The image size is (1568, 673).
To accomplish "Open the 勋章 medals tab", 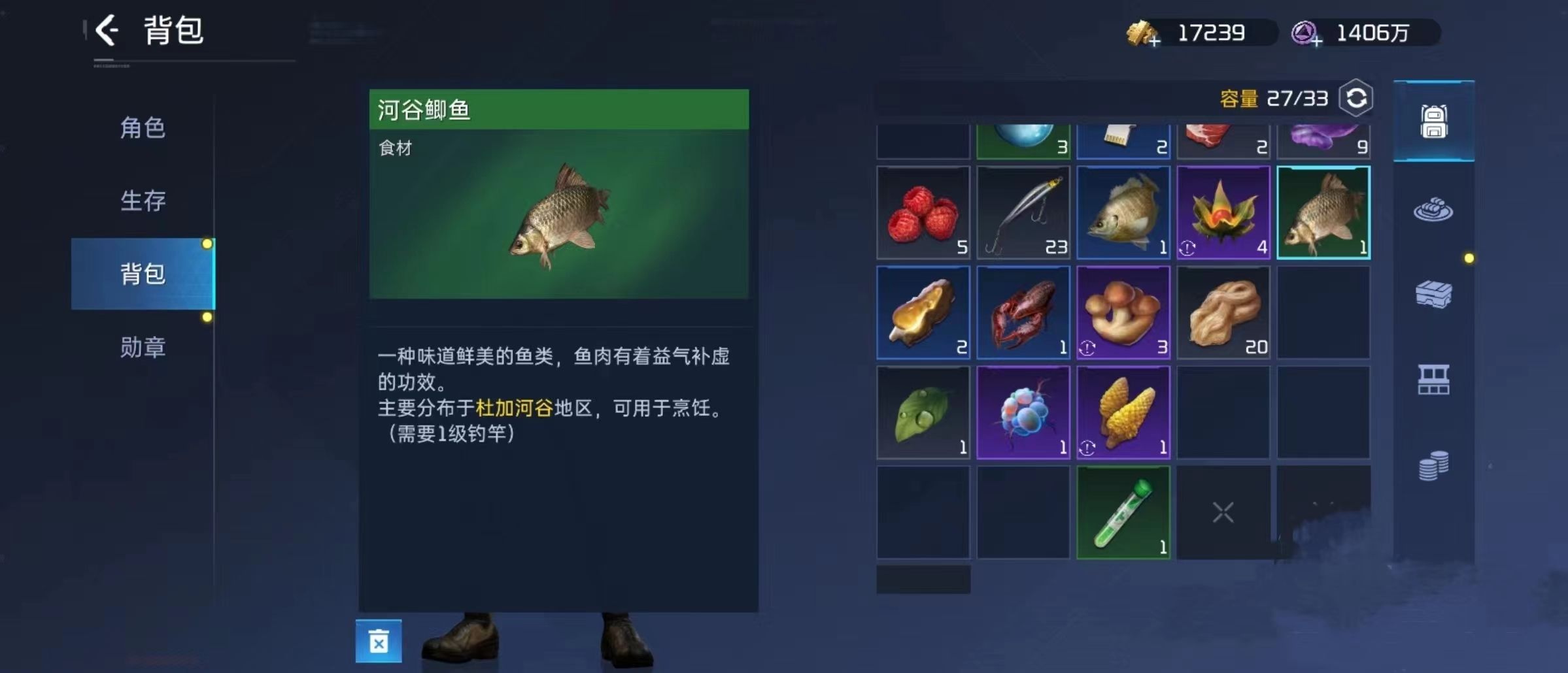I will (x=143, y=347).
